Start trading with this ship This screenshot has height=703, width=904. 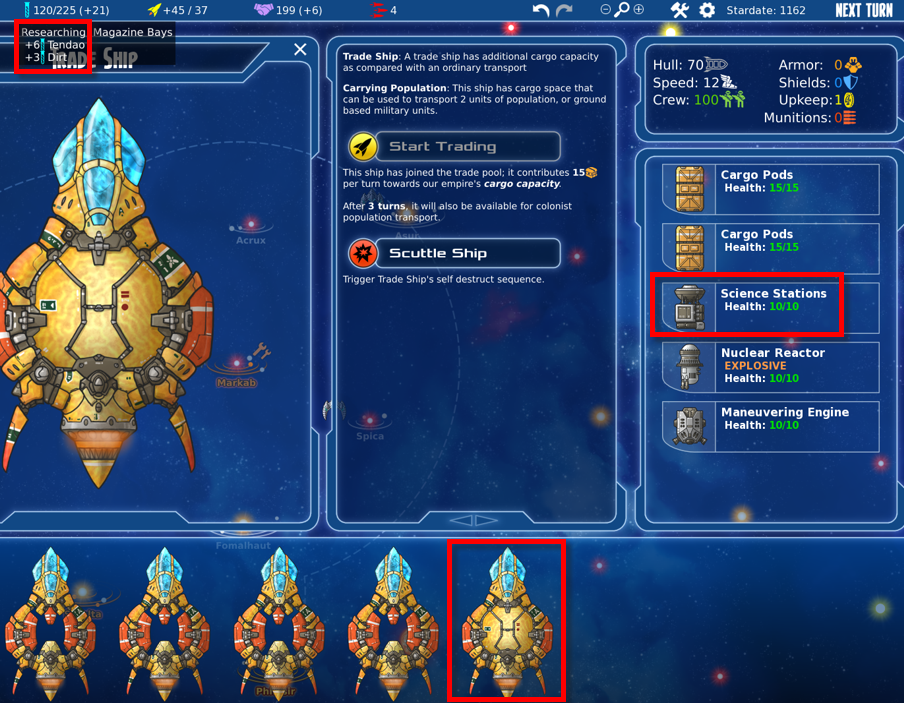[454, 146]
